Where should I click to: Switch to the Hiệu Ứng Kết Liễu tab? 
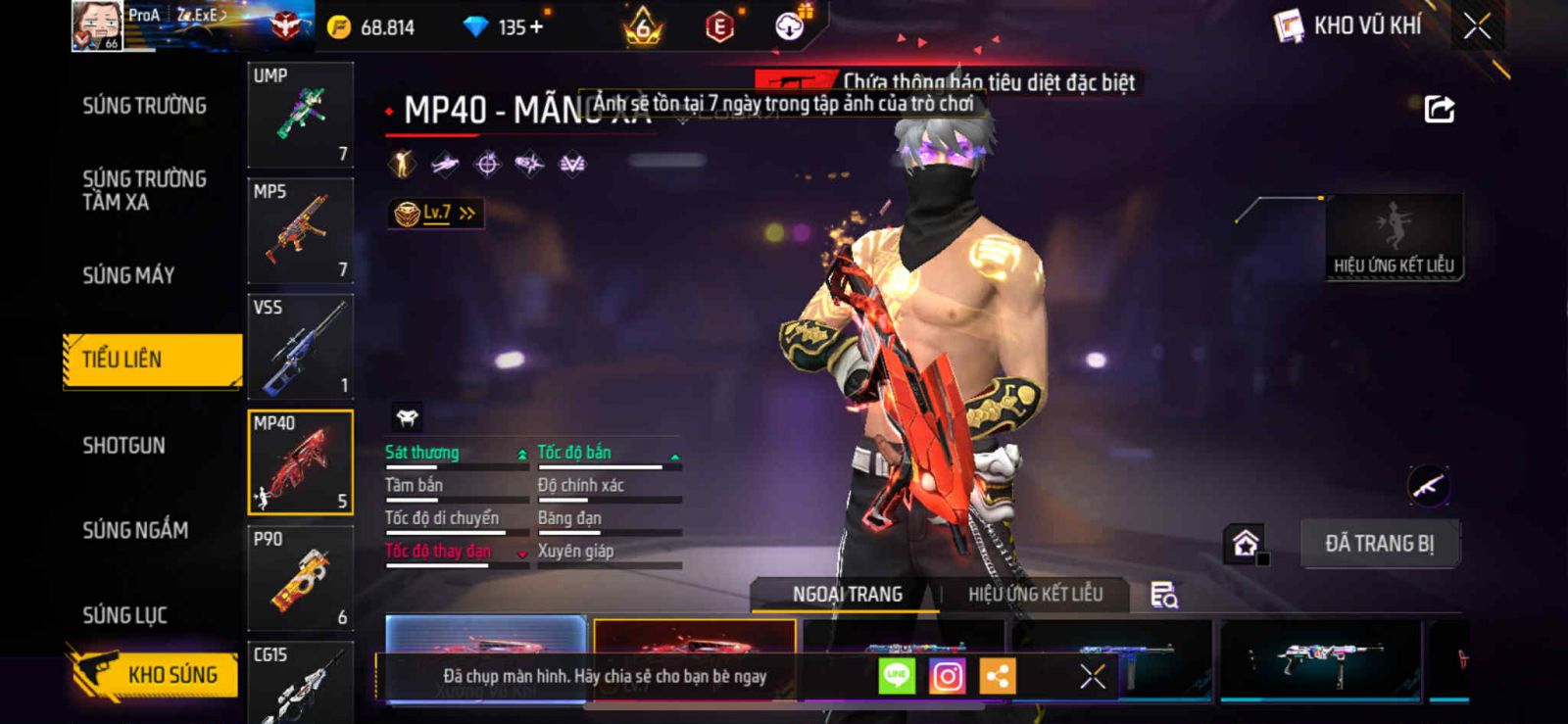tap(1035, 595)
